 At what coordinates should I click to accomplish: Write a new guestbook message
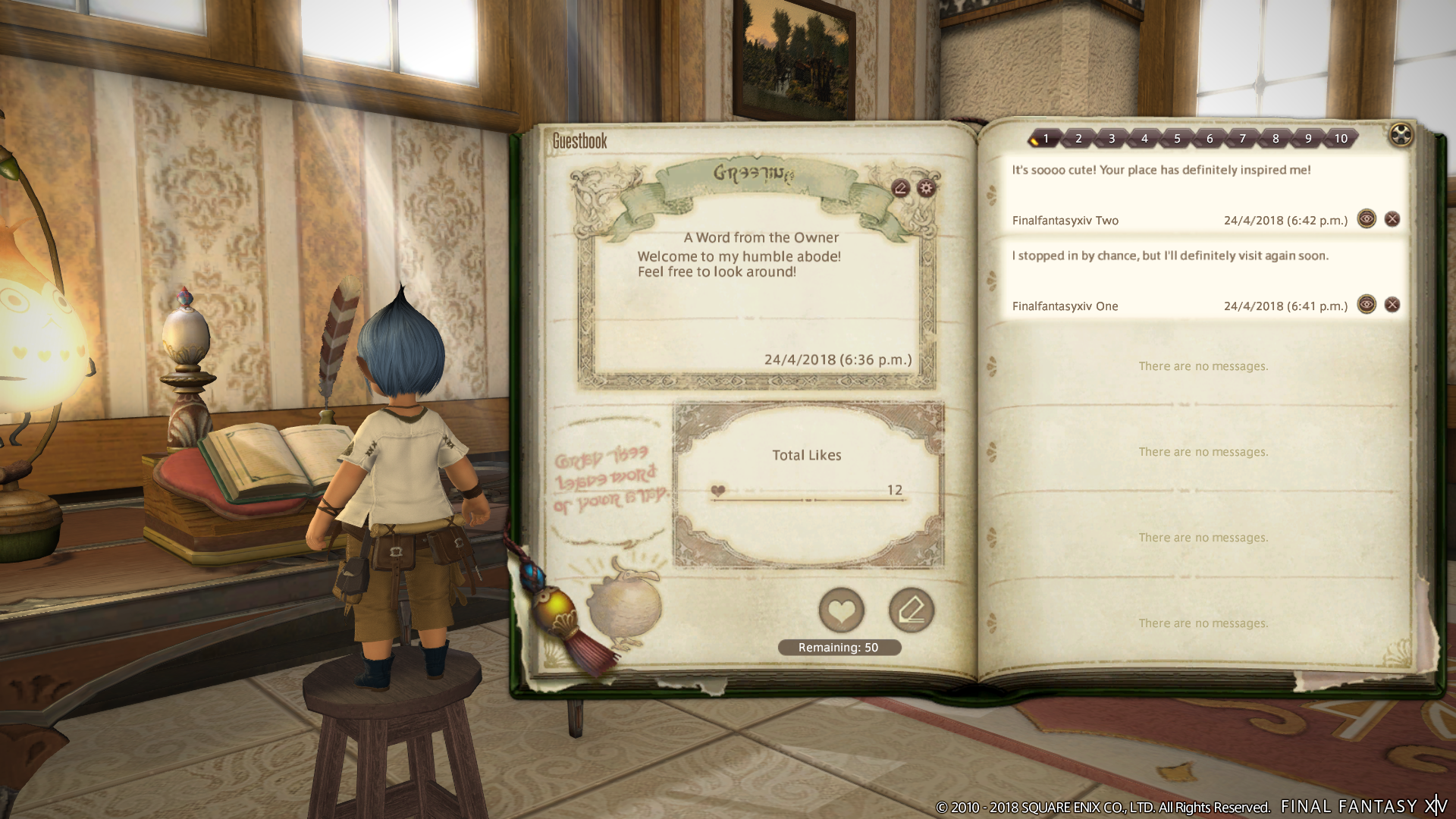(911, 610)
